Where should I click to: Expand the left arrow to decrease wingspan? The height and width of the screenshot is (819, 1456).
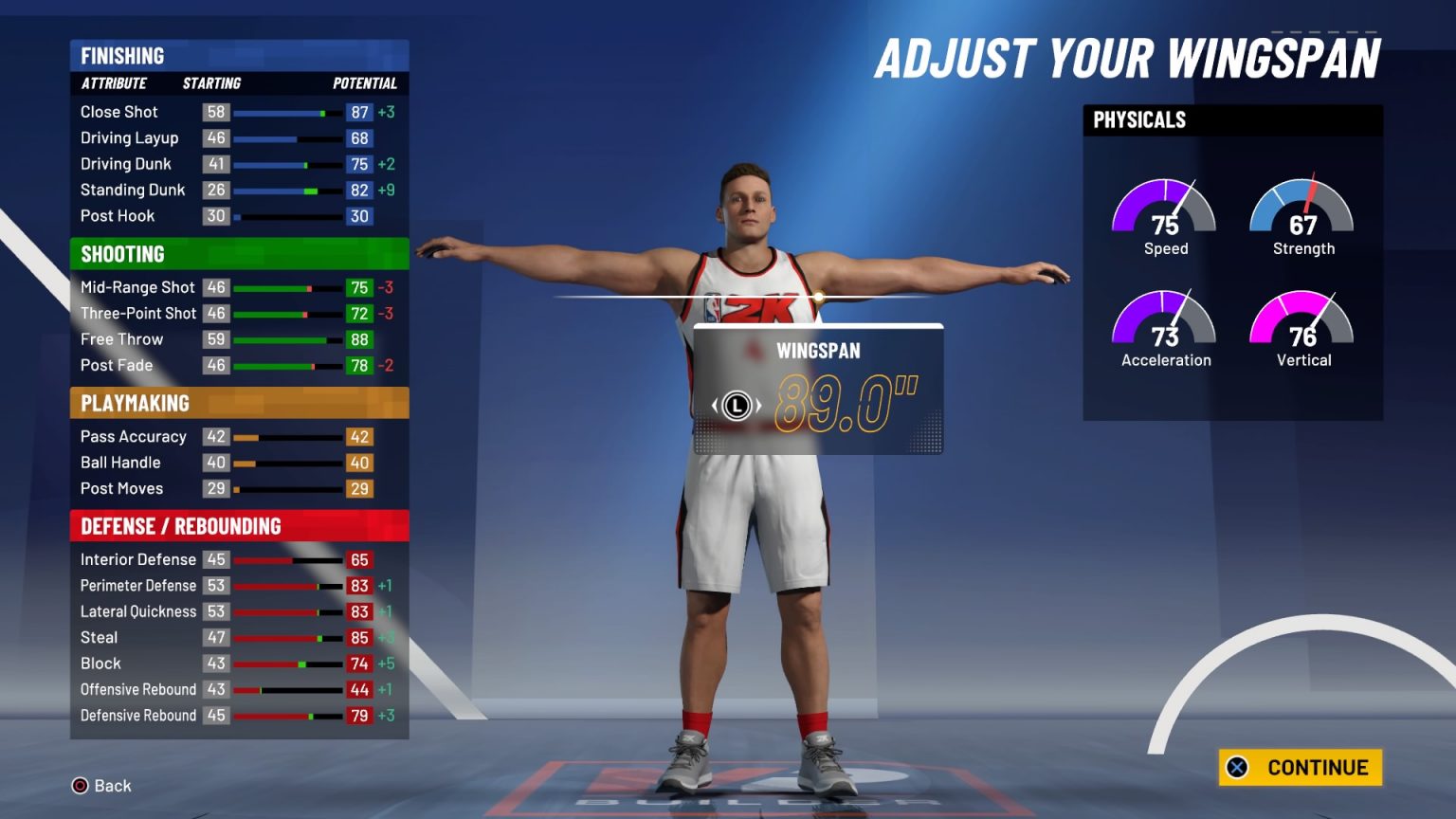point(716,406)
